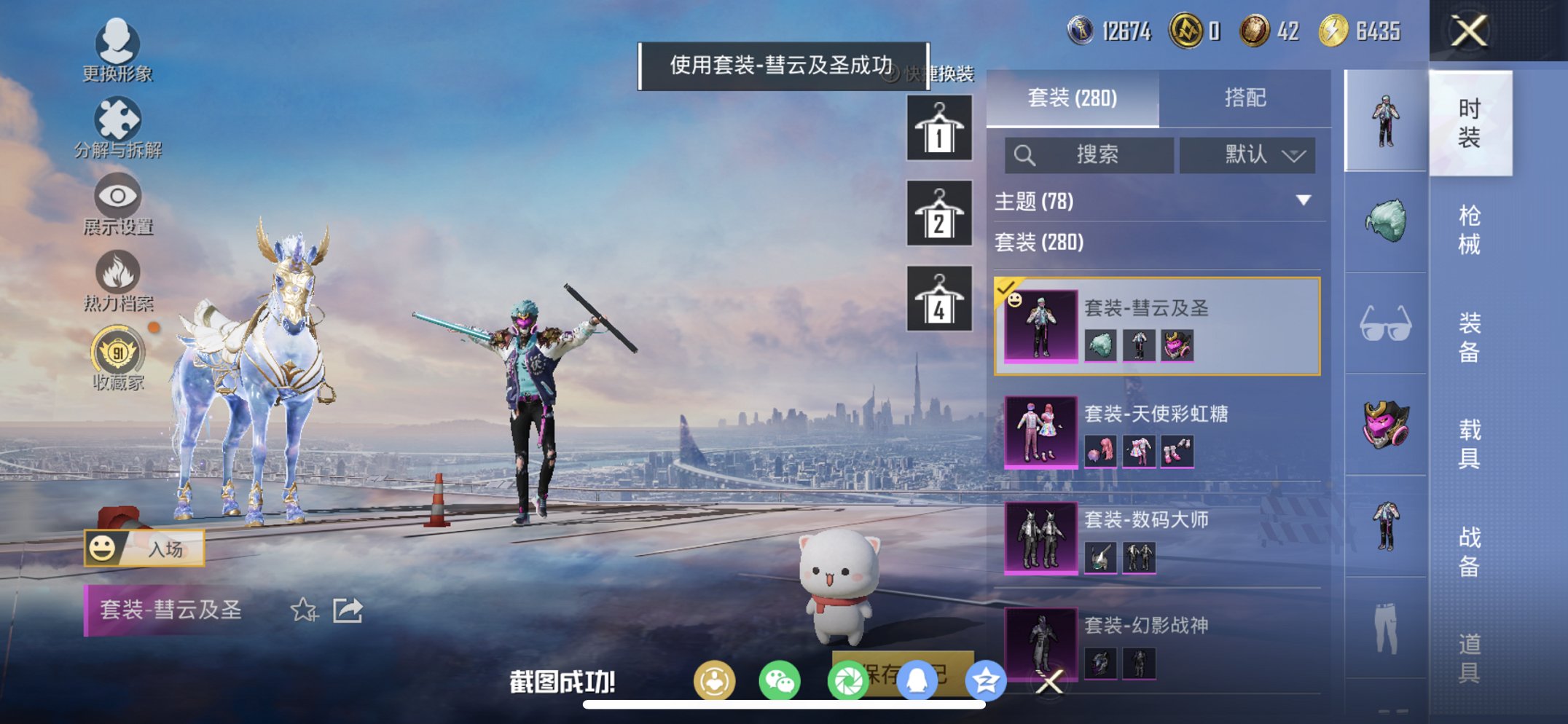Screen dimensions: 1568x724
Task: Switch to the 搭配 tab
Action: pos(1246,98)
